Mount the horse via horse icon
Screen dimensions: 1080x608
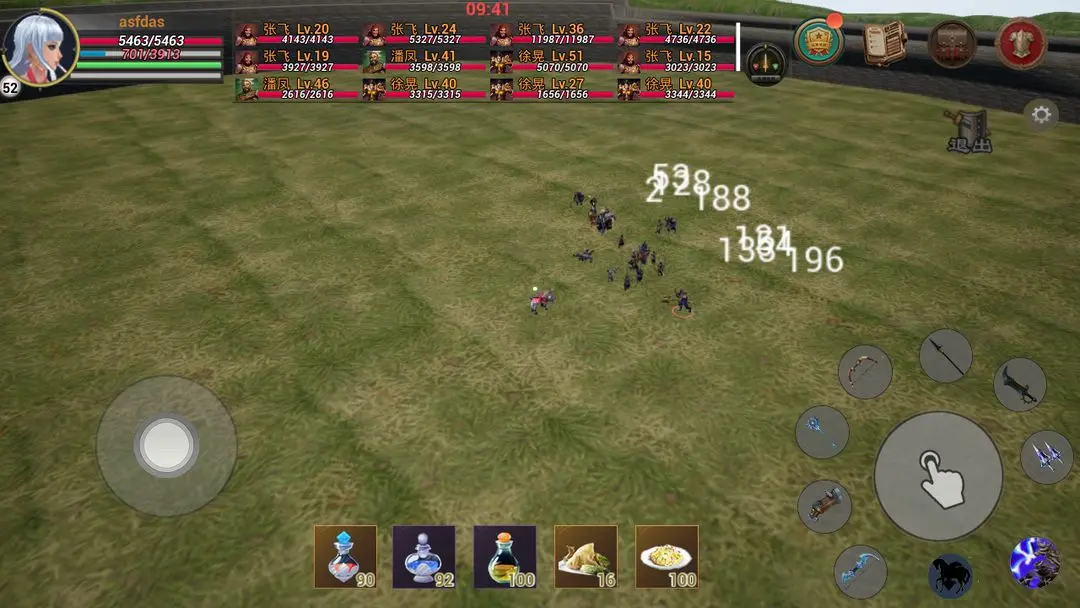[x=950, y=575]
